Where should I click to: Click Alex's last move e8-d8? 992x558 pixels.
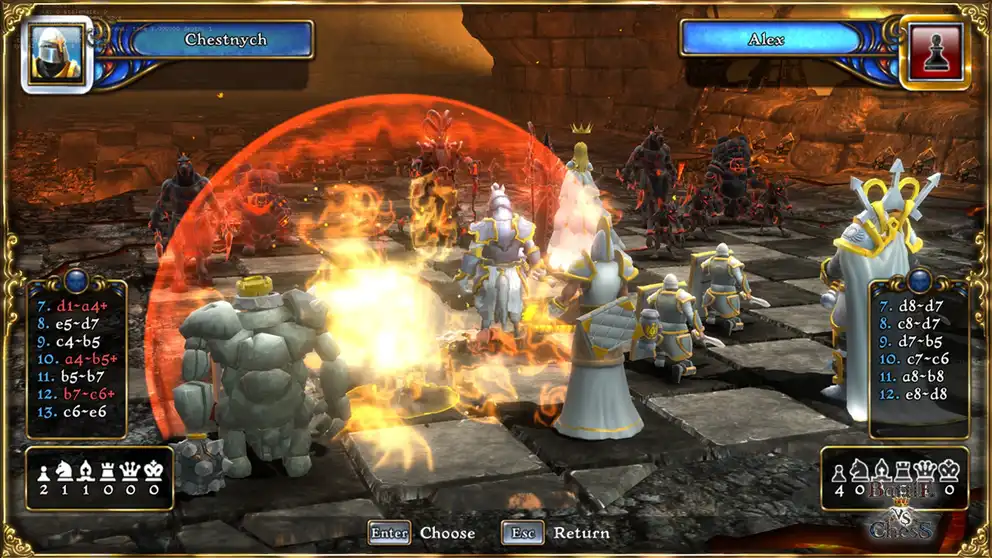(914, 394)
